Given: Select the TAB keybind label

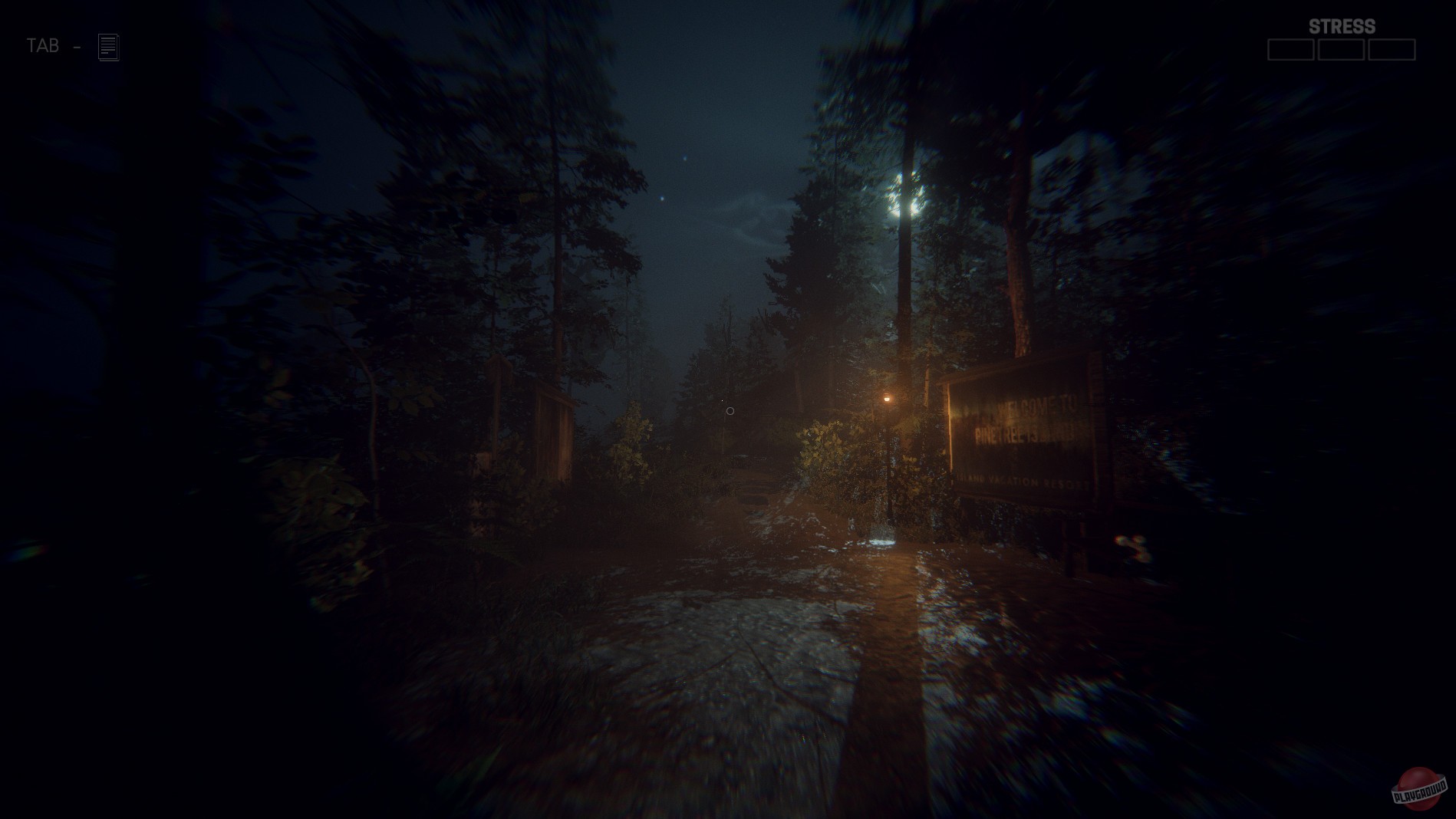Looking at the screenshot, I should [x=44, y=45].
